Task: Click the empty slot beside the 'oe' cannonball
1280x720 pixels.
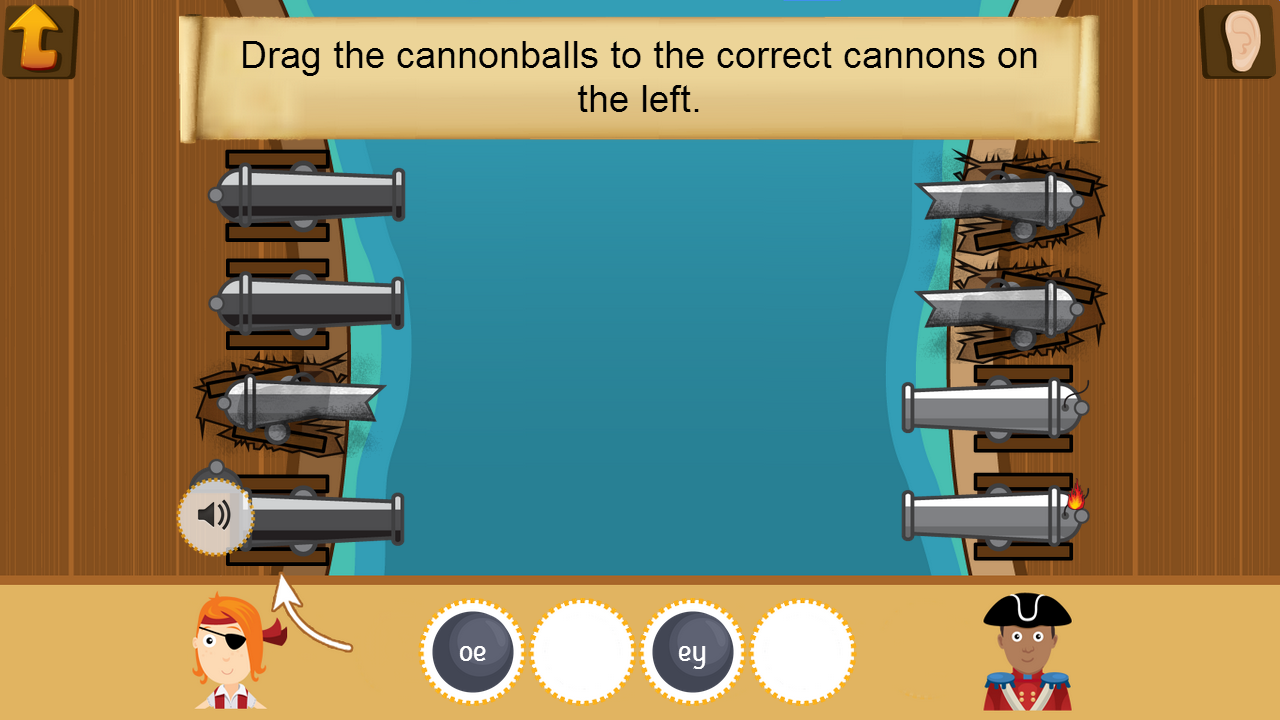Action: pyautogui.click(x=583, y=650)
